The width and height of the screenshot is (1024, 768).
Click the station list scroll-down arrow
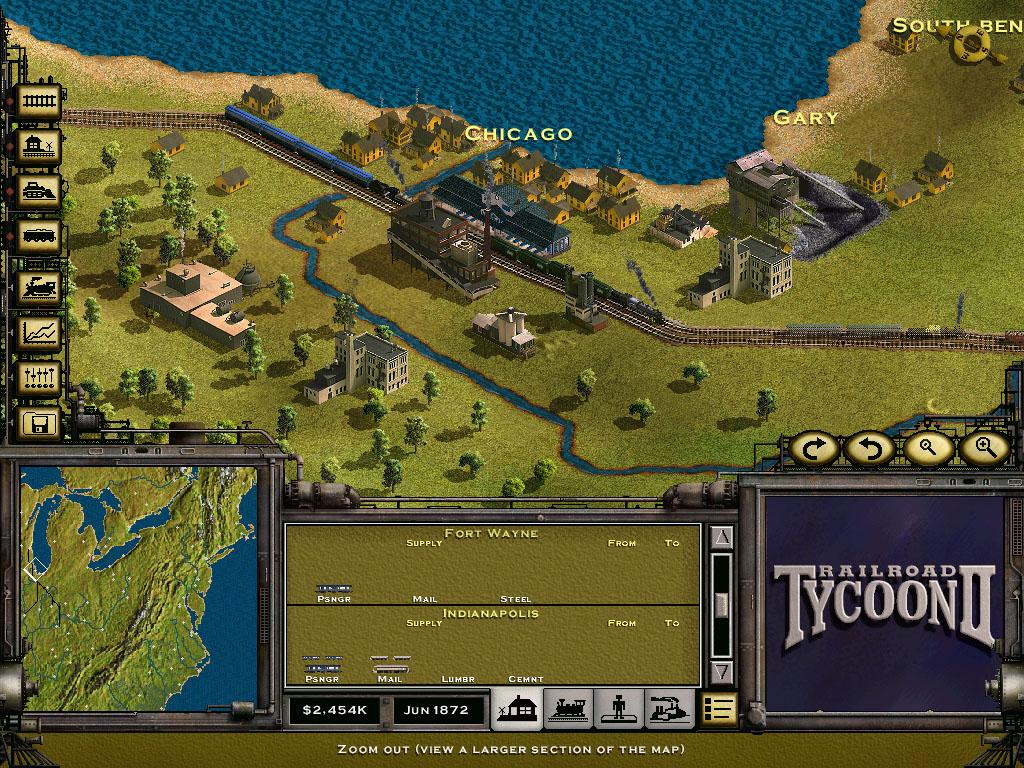723,671
